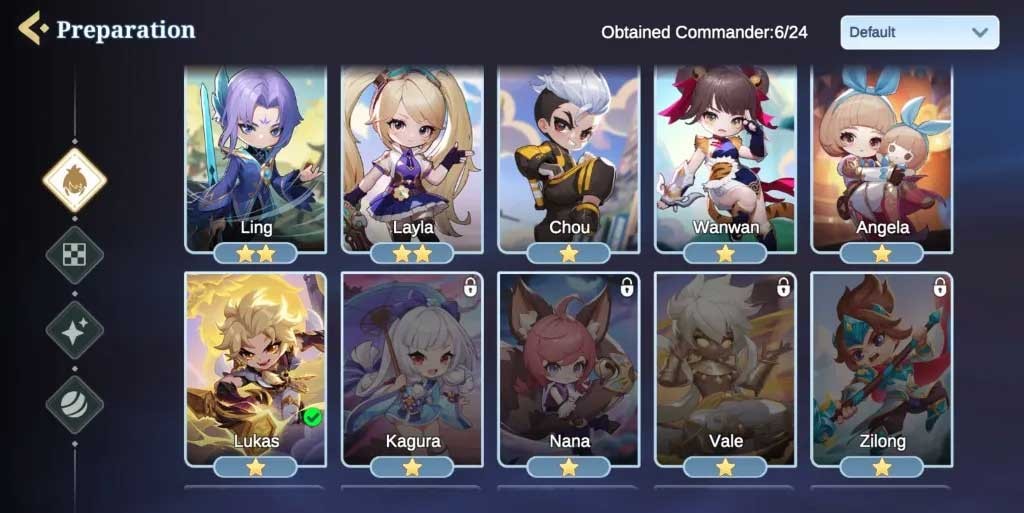View the locked Nana commander card
The height and width of the screenshot is (513, 1024).
(568, 368)
